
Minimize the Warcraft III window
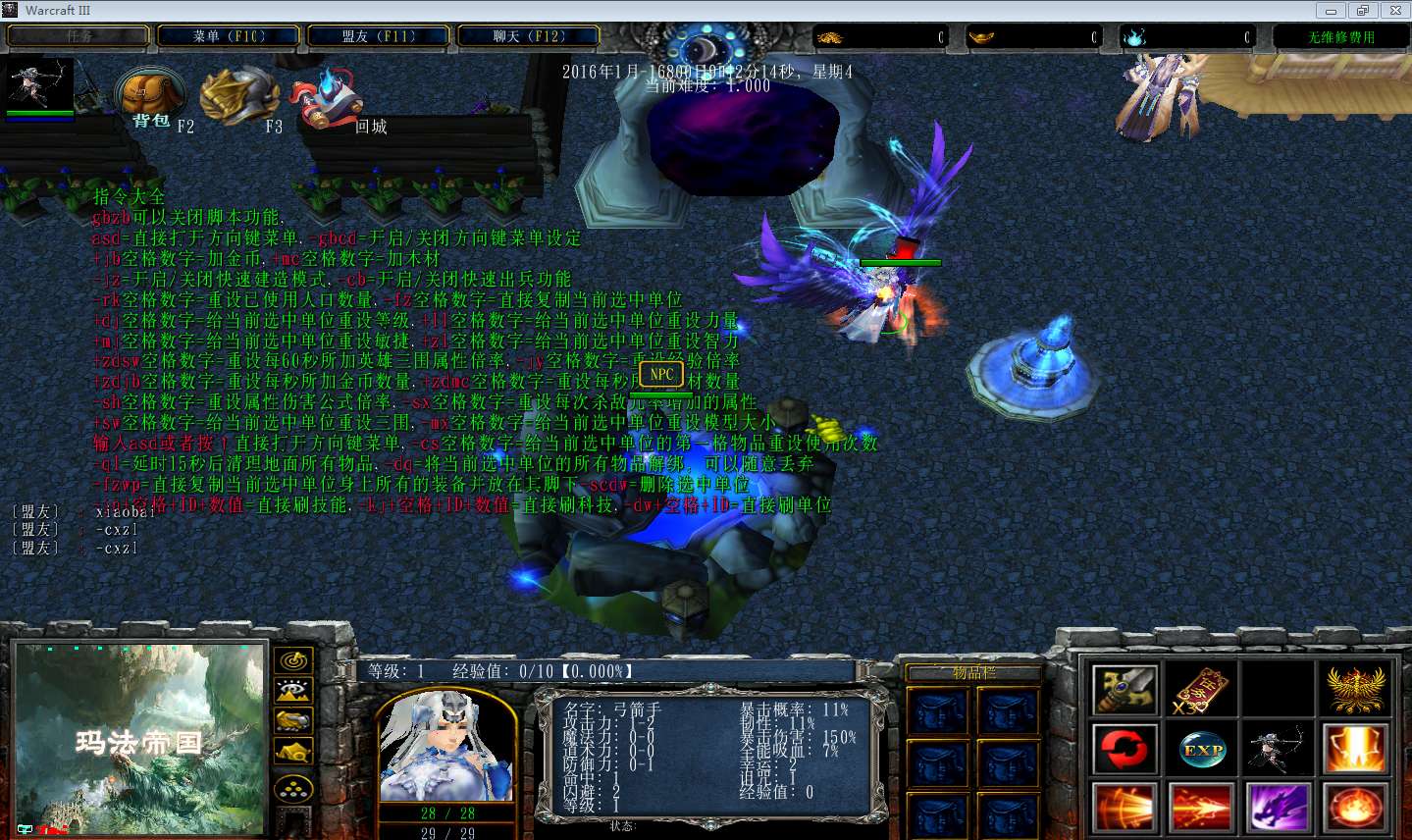(x=1332, y=11)
